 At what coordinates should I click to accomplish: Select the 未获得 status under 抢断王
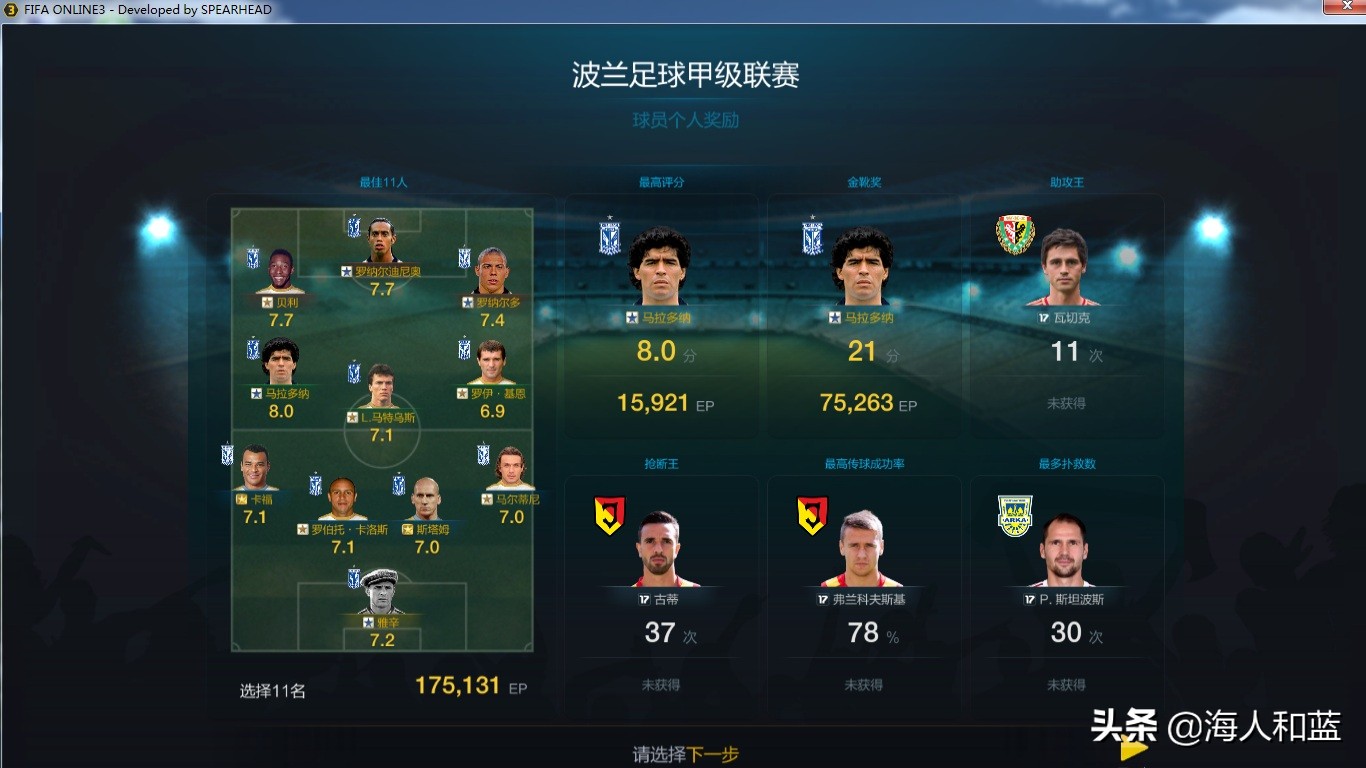[x=661, y=684]
